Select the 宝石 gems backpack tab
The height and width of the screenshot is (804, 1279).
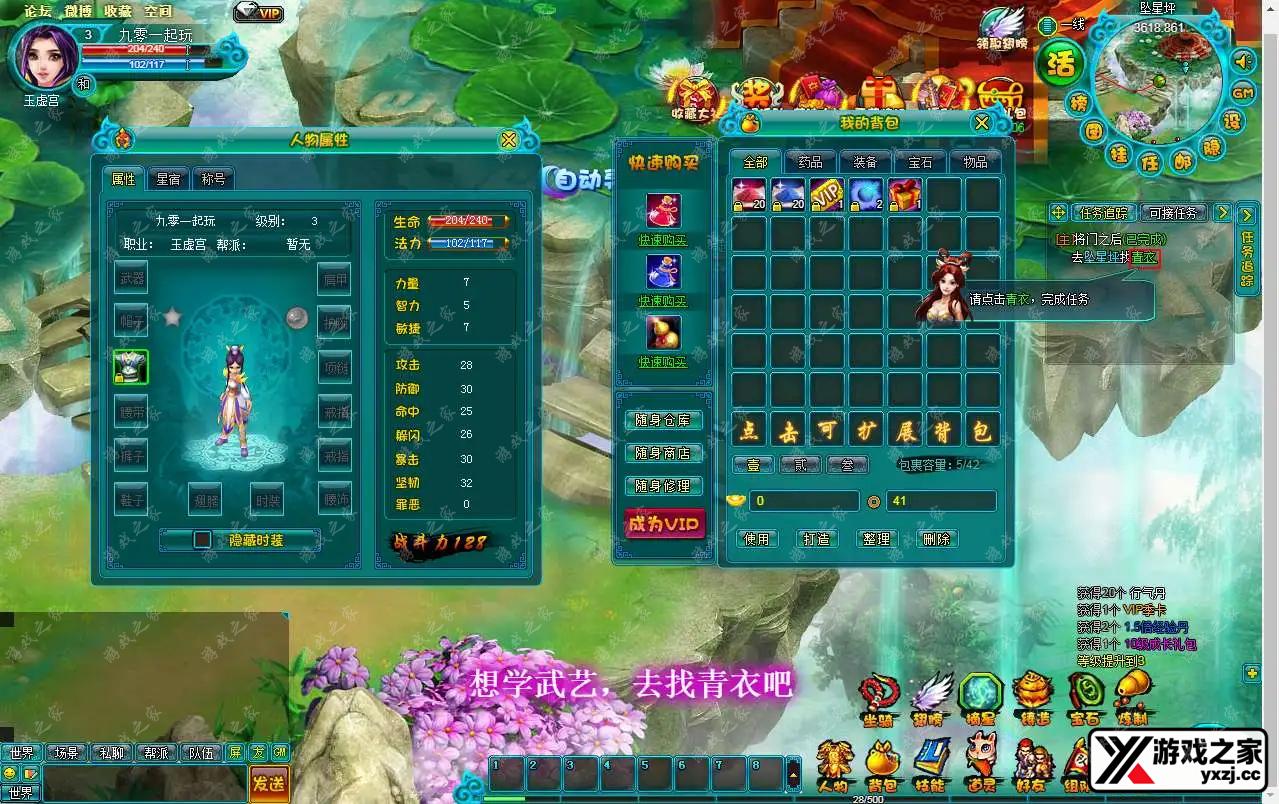coord(920,162)
